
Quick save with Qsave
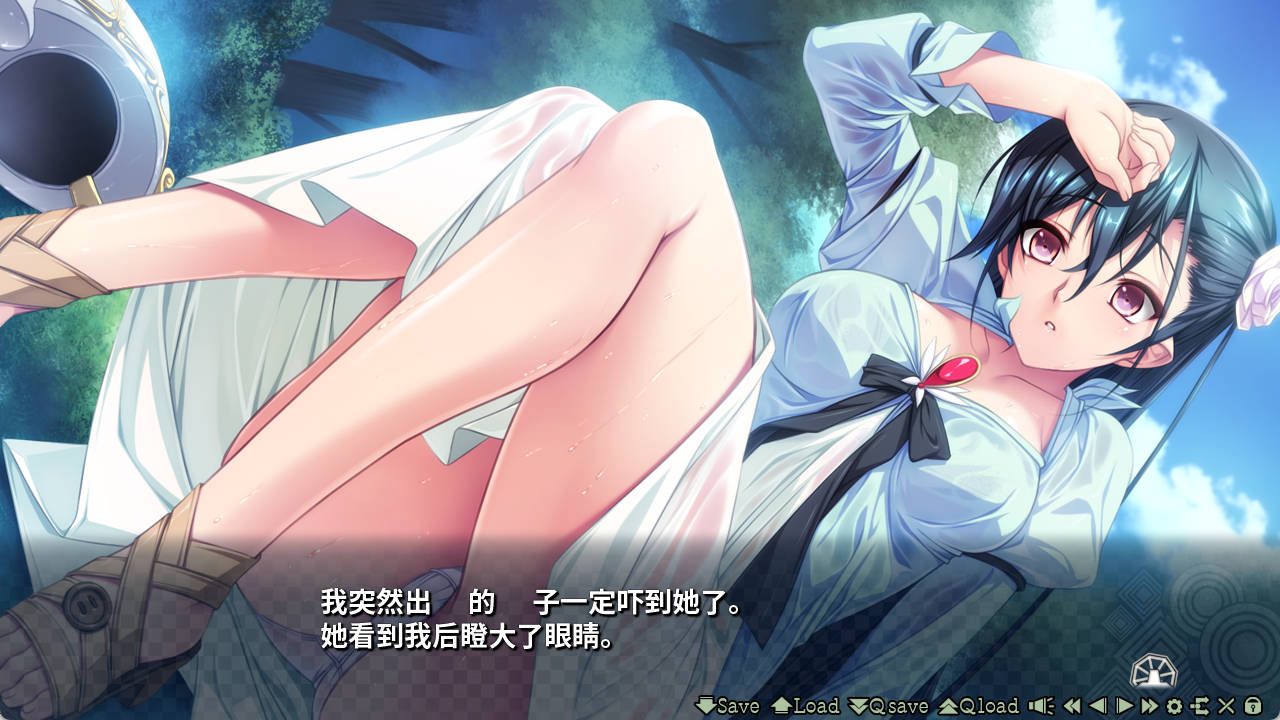tap(888, 706)
